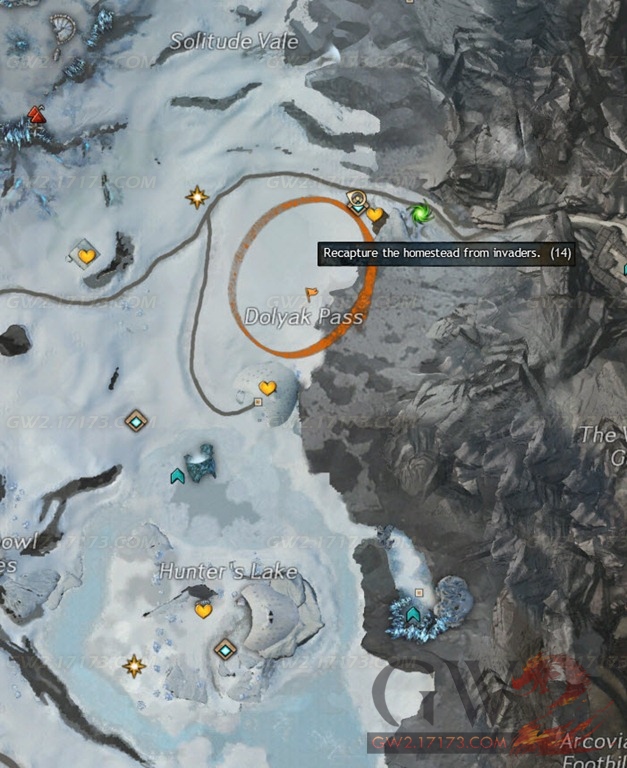627x768 pixels.
Task: Select the red triangle vista marker
Action: click(37, 114)
